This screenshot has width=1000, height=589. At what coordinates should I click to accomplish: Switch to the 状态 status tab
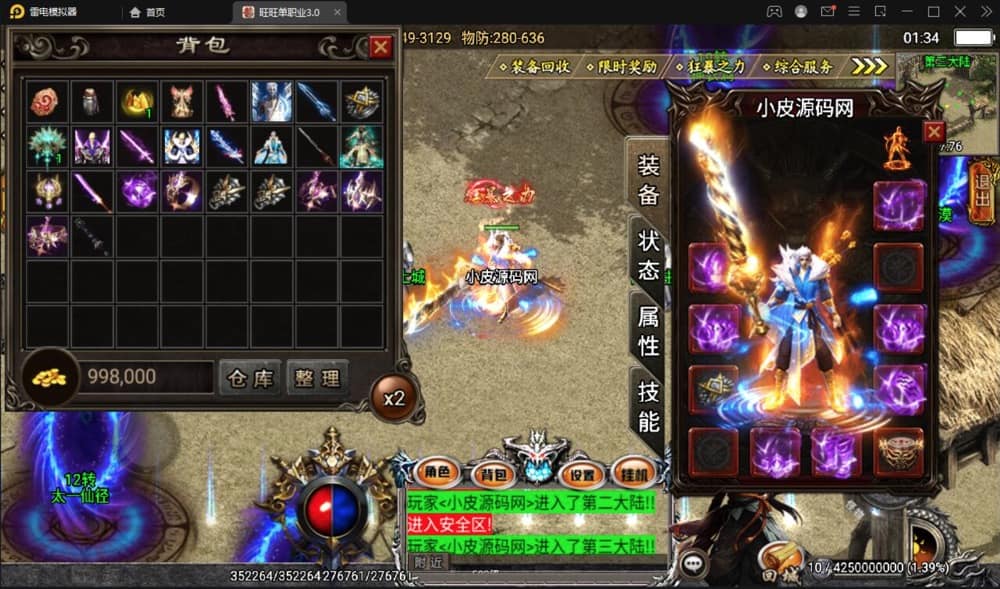pos(648,254)
